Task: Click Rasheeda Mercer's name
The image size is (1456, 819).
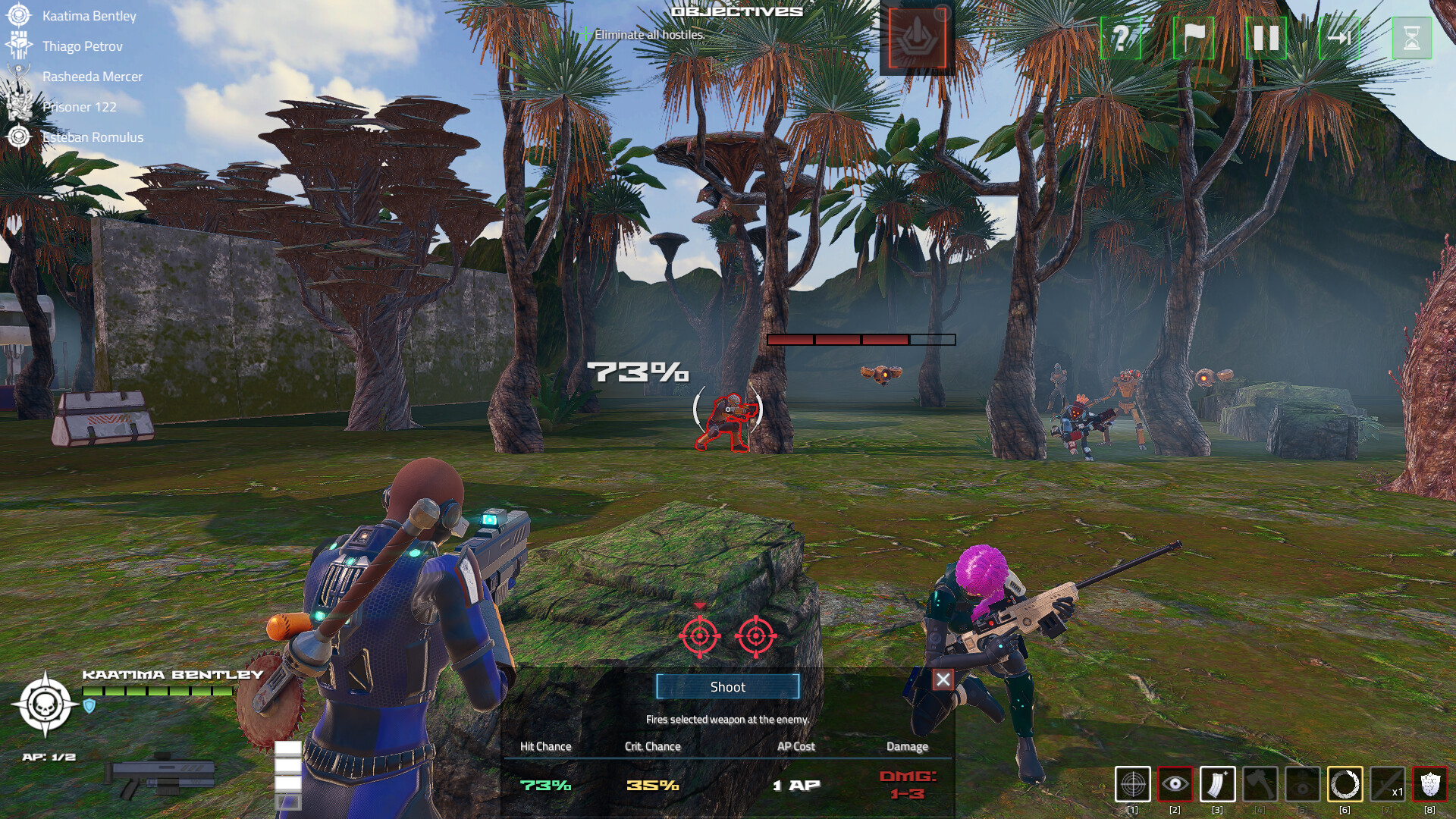Action: coord(93,77)
